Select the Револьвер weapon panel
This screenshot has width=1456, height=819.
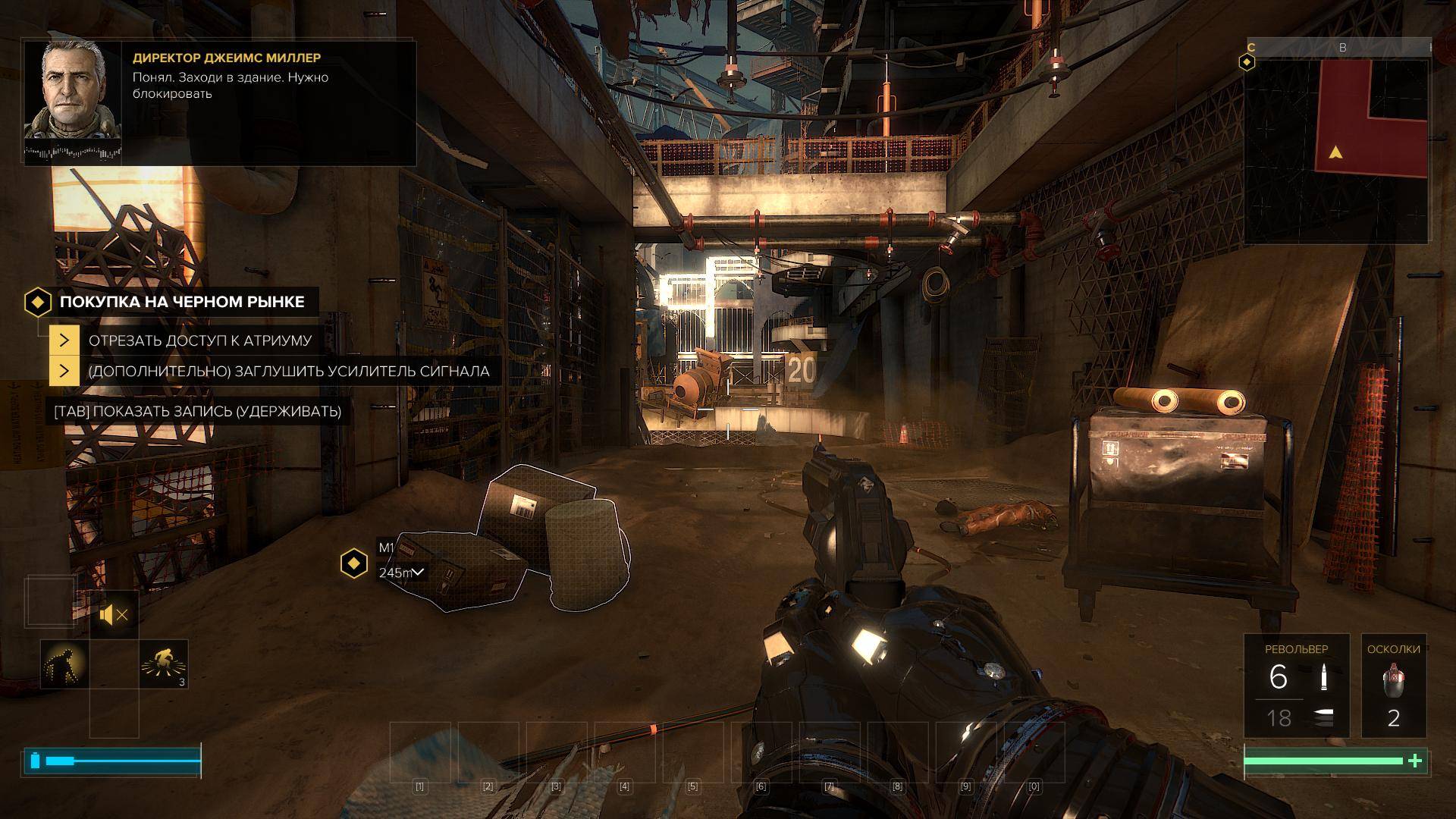pyautogui.click(x=1296, y=686)
